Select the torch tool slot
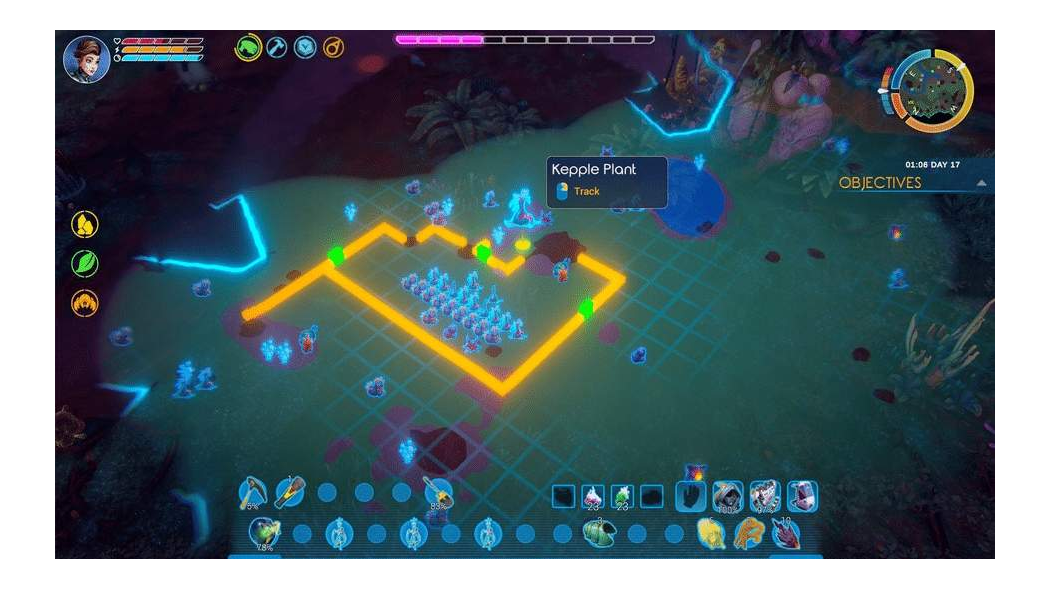1050x590 pixels. click(289, 492)
